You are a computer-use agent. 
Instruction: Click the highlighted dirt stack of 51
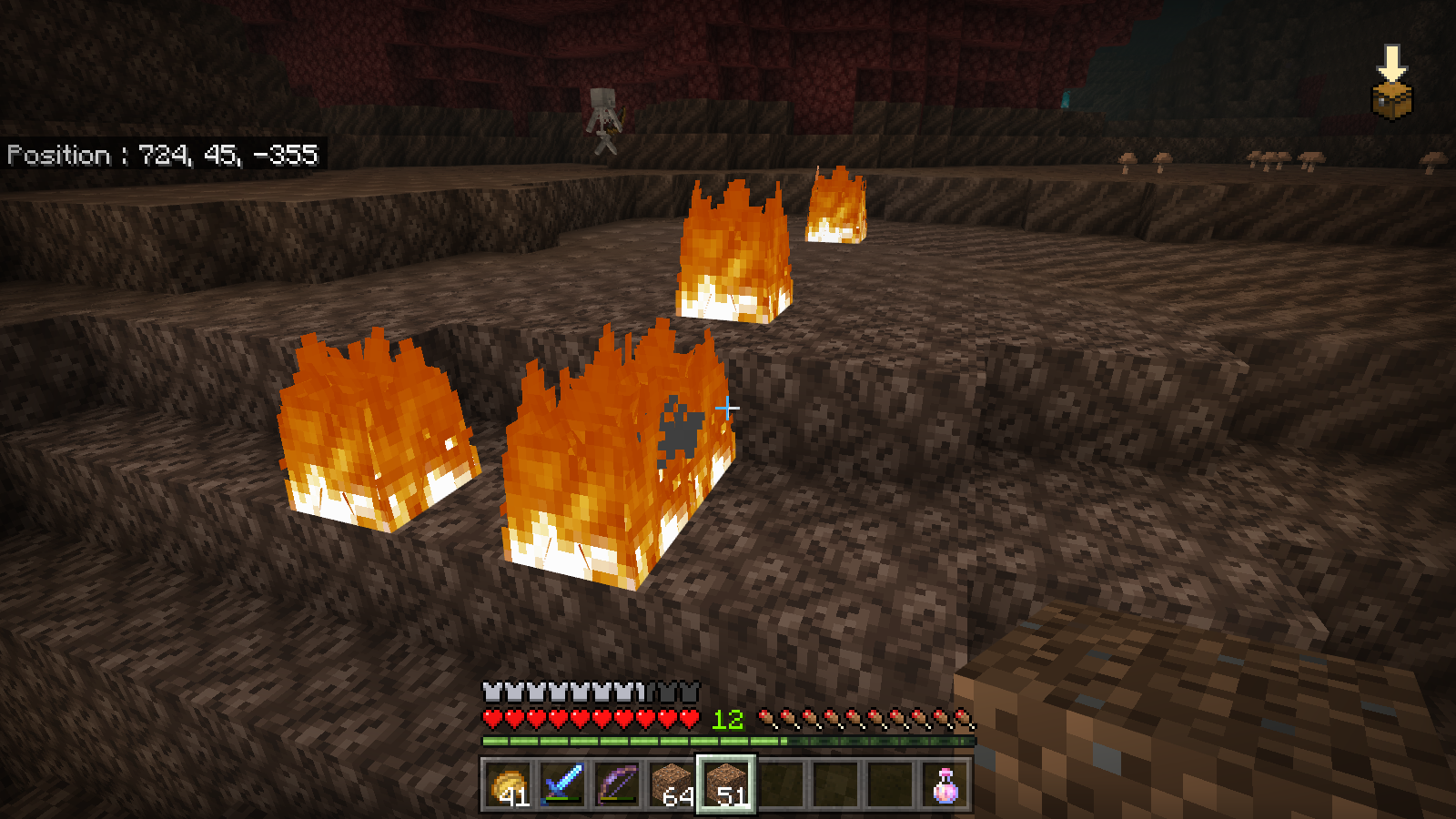click(x=726, y=784)
